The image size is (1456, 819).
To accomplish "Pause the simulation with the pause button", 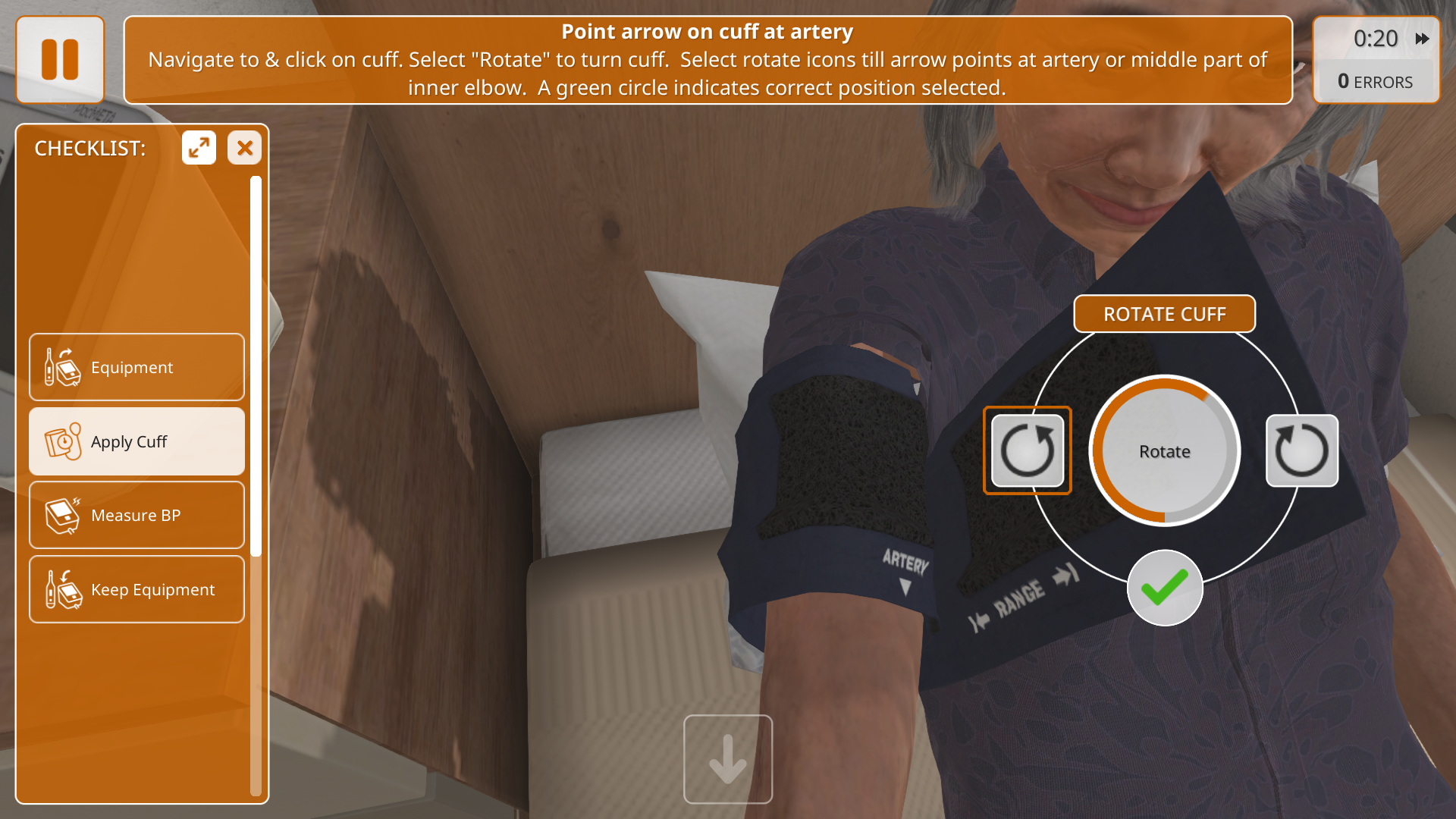I will coord(60,60).
